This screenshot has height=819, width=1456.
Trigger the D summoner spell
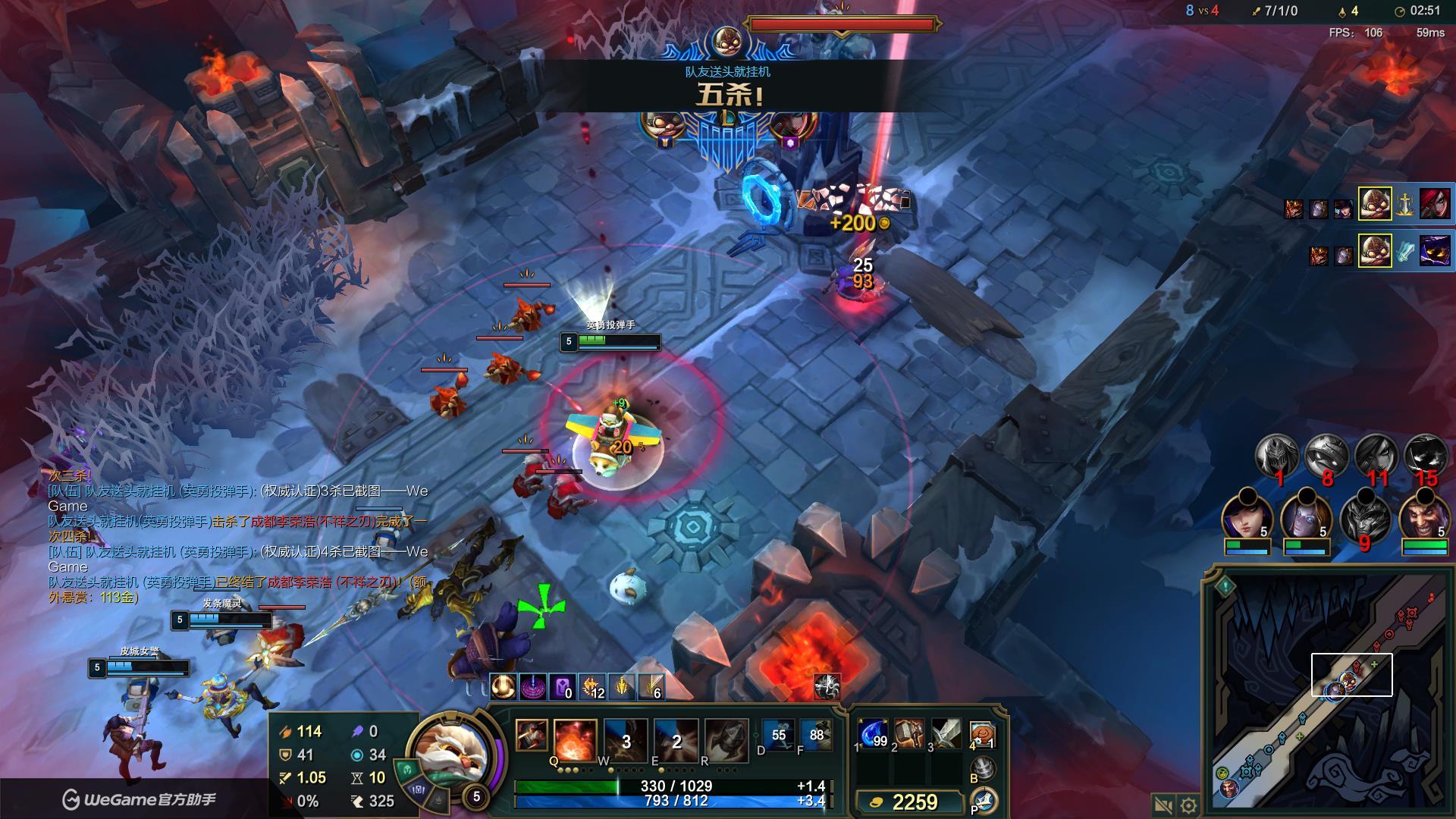click(x=778, y=736)
